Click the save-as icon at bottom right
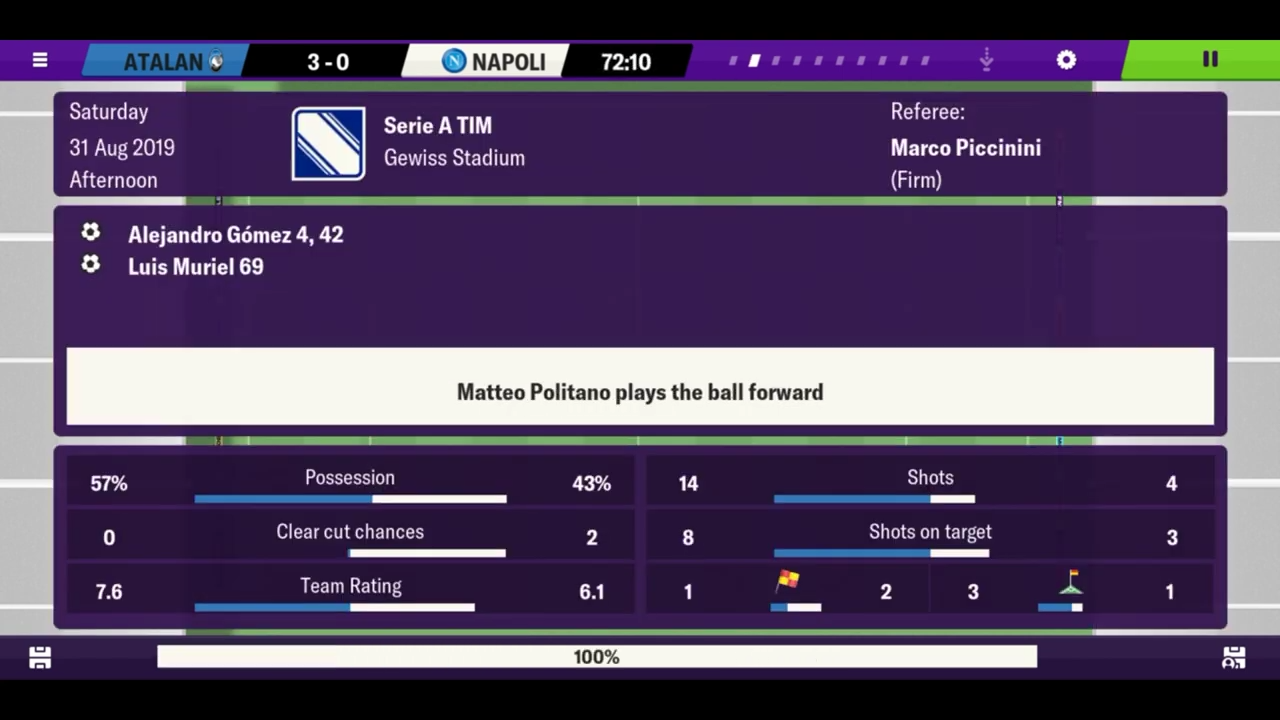 pyautogui.click(x=1233, y=657)
